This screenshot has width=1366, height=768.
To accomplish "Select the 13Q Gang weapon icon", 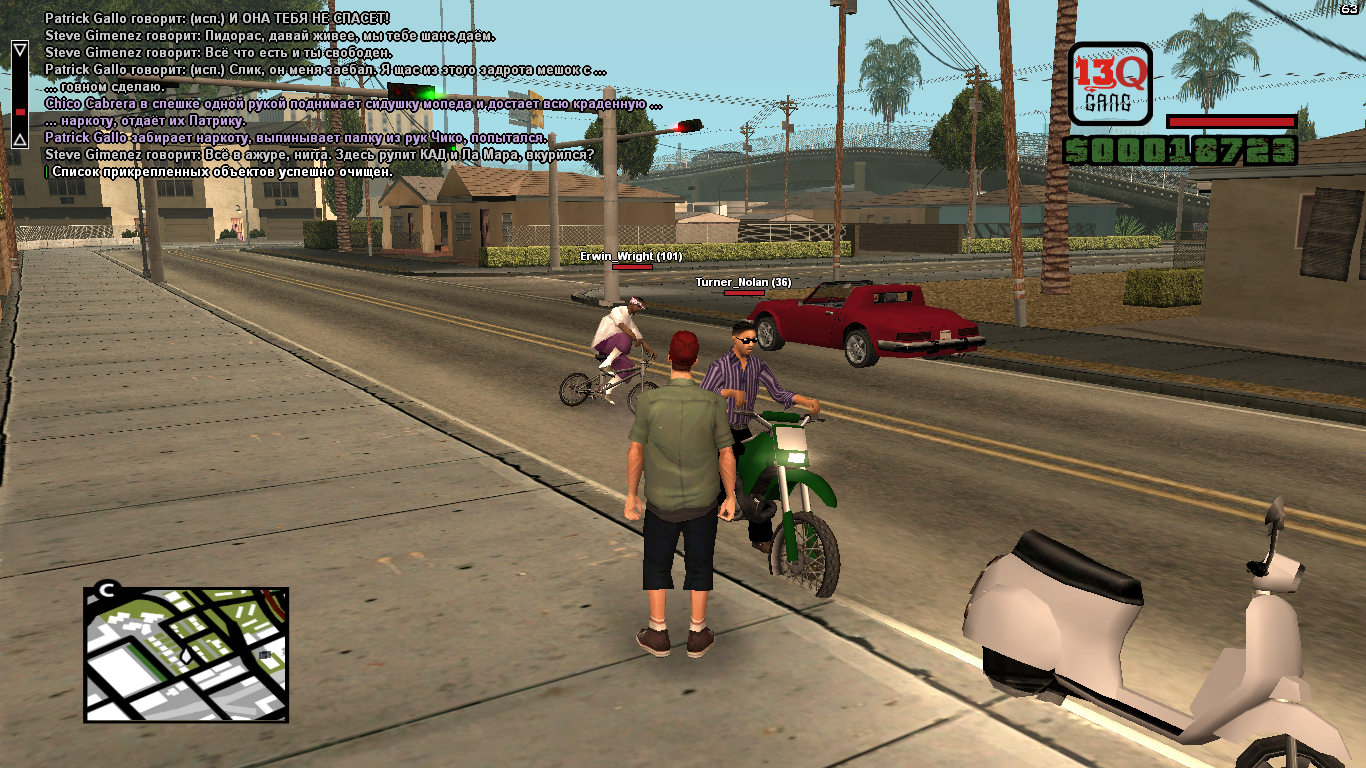I will click(1109, 83).
